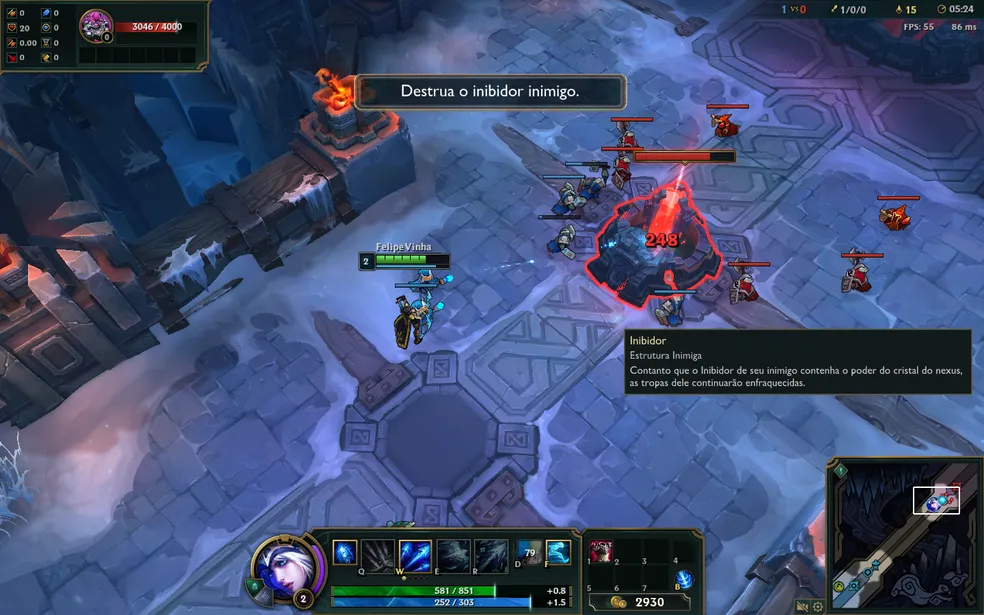Toggle the camera lock button
This screenshot has height=615, width=984.
(x=801, y=606)
